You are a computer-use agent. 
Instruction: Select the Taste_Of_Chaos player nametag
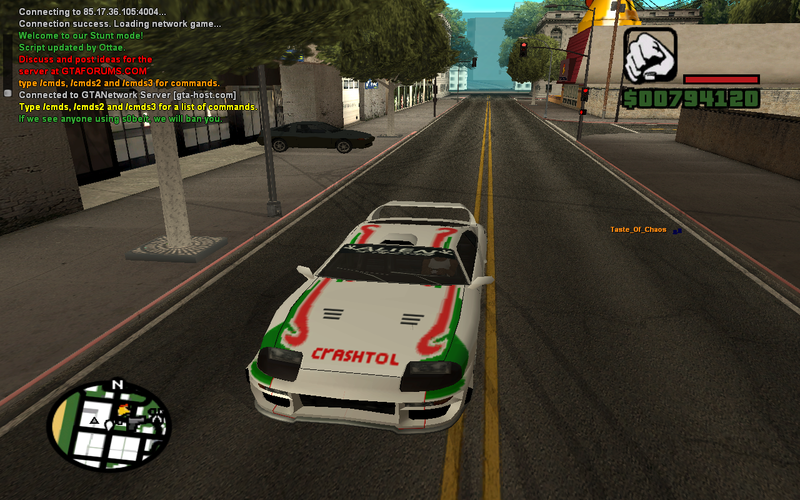click(638, 230)
